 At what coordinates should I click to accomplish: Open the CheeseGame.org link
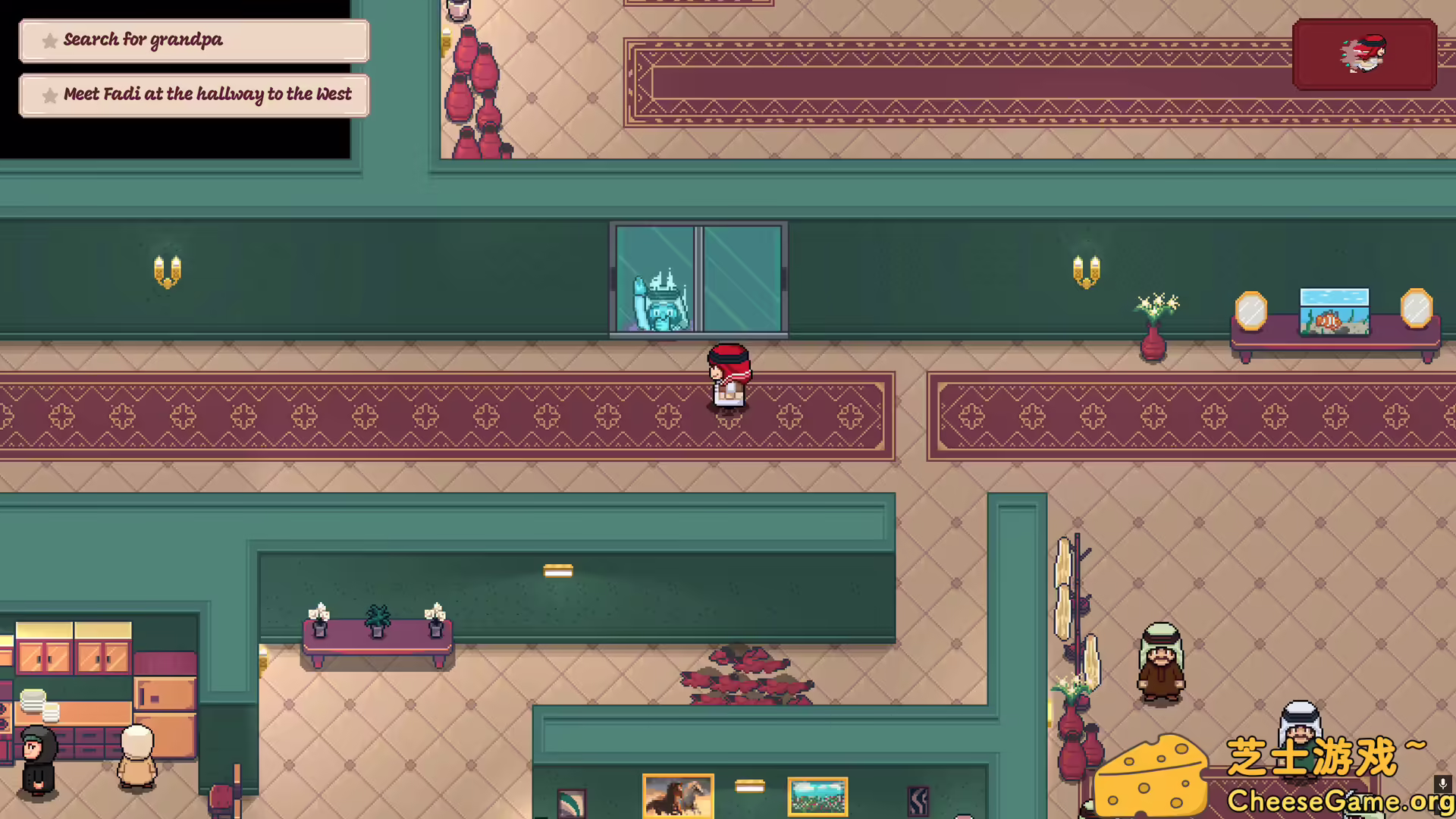pos(1340,799)
